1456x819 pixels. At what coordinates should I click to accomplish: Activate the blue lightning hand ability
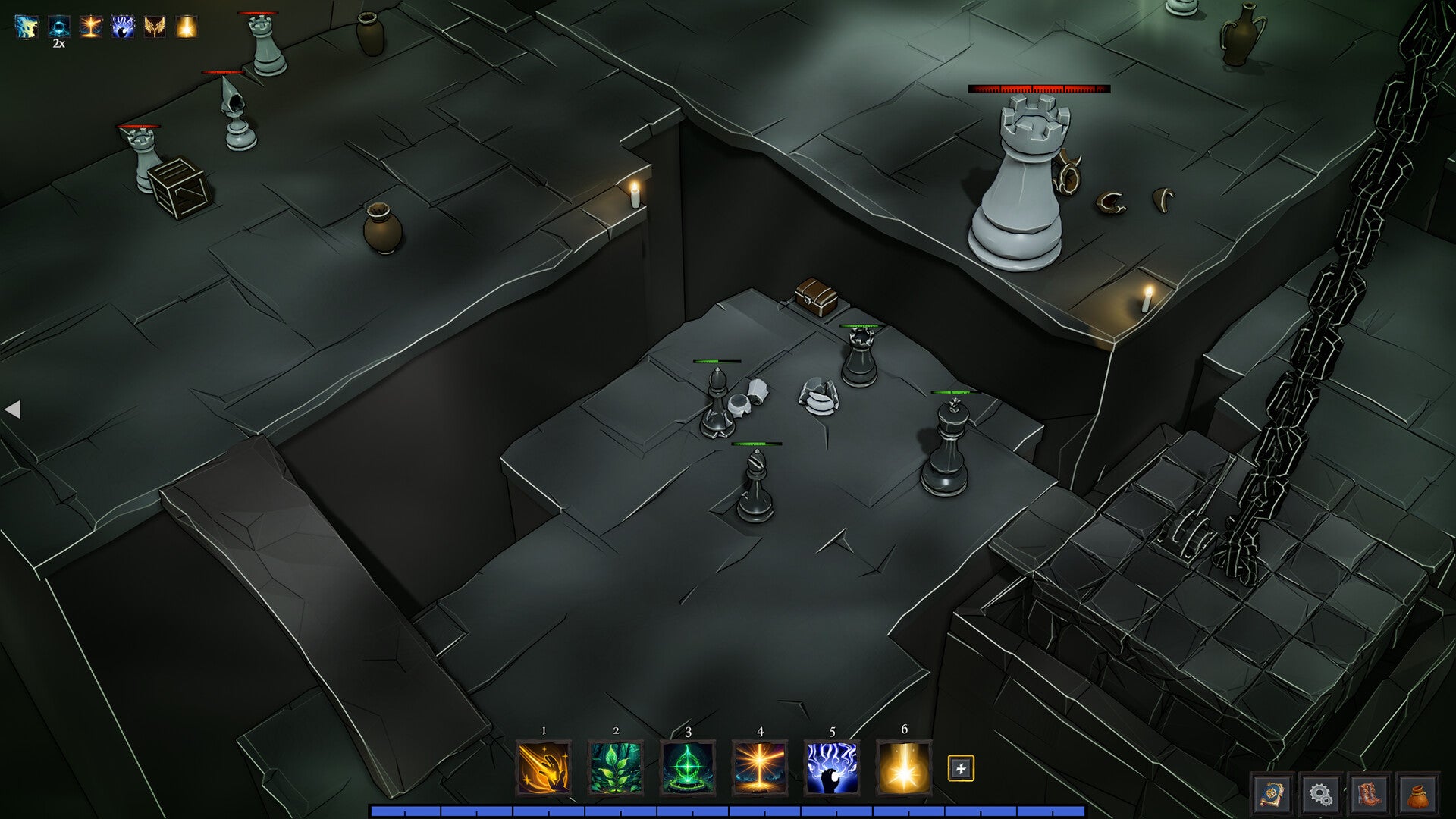tap(831, 767)
